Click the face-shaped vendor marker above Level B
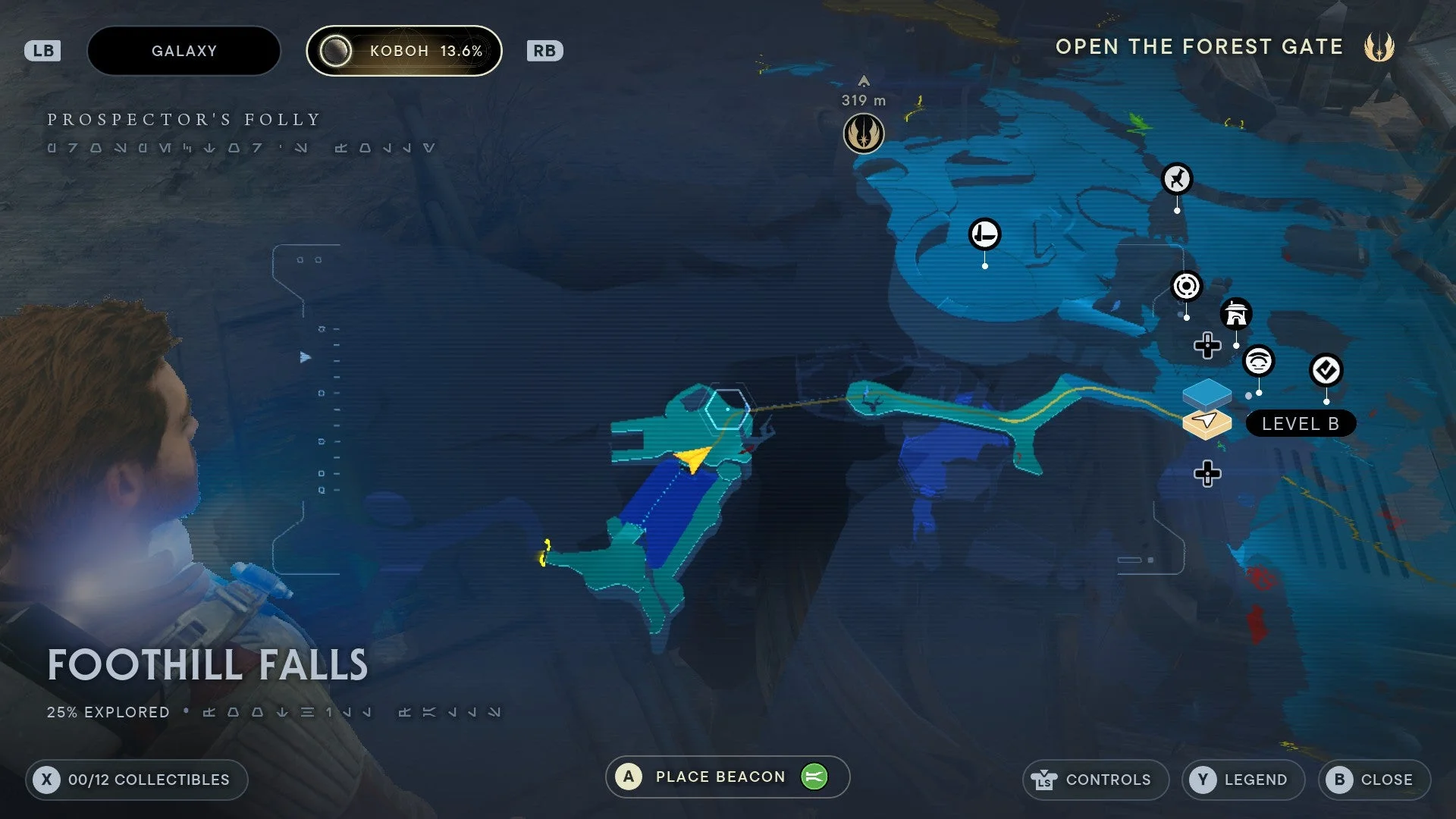Image resolution: width=1456 pixels, height=819 pixels. 1258,362
